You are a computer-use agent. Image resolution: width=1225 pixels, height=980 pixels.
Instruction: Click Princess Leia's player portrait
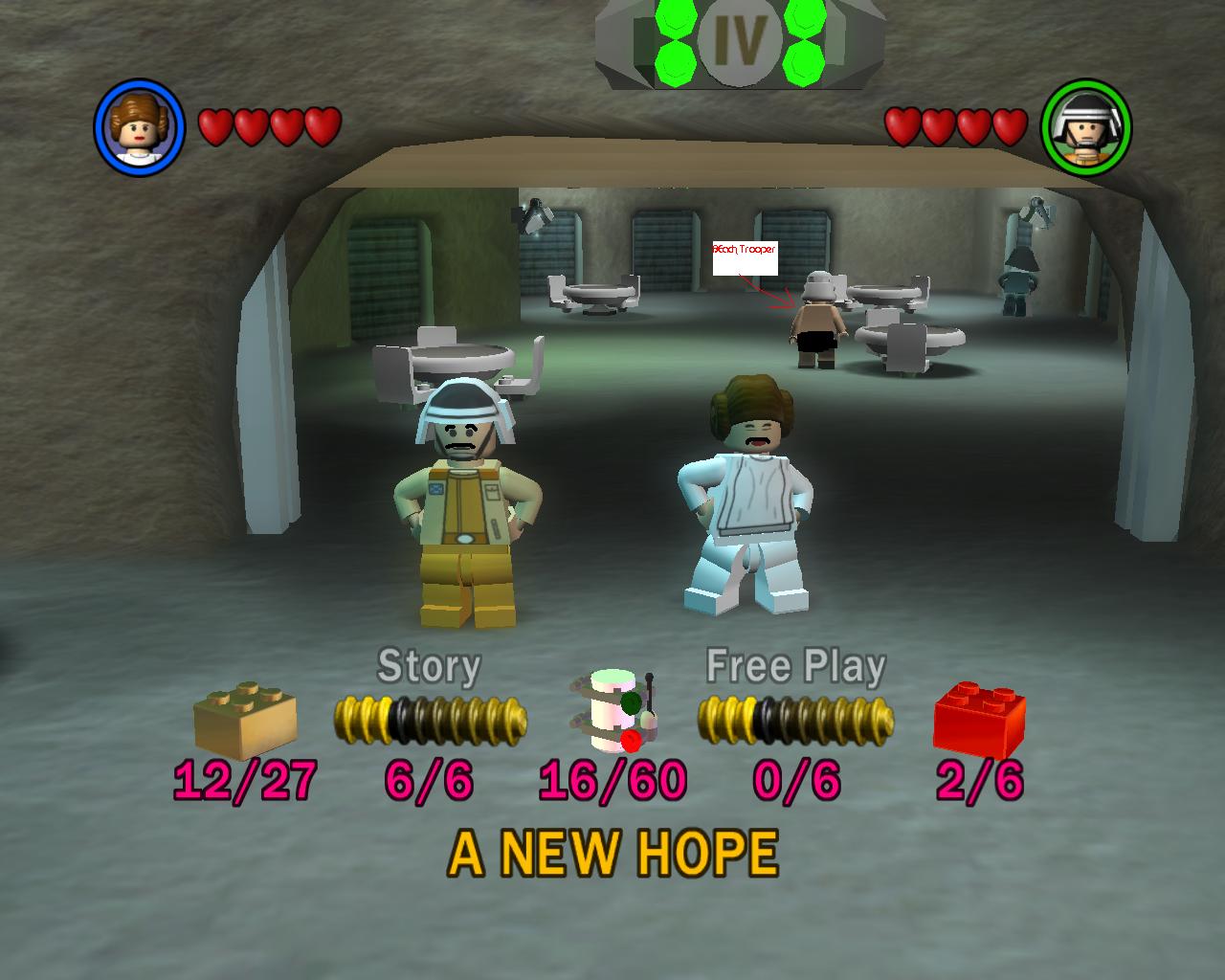[x=139, y=126]
